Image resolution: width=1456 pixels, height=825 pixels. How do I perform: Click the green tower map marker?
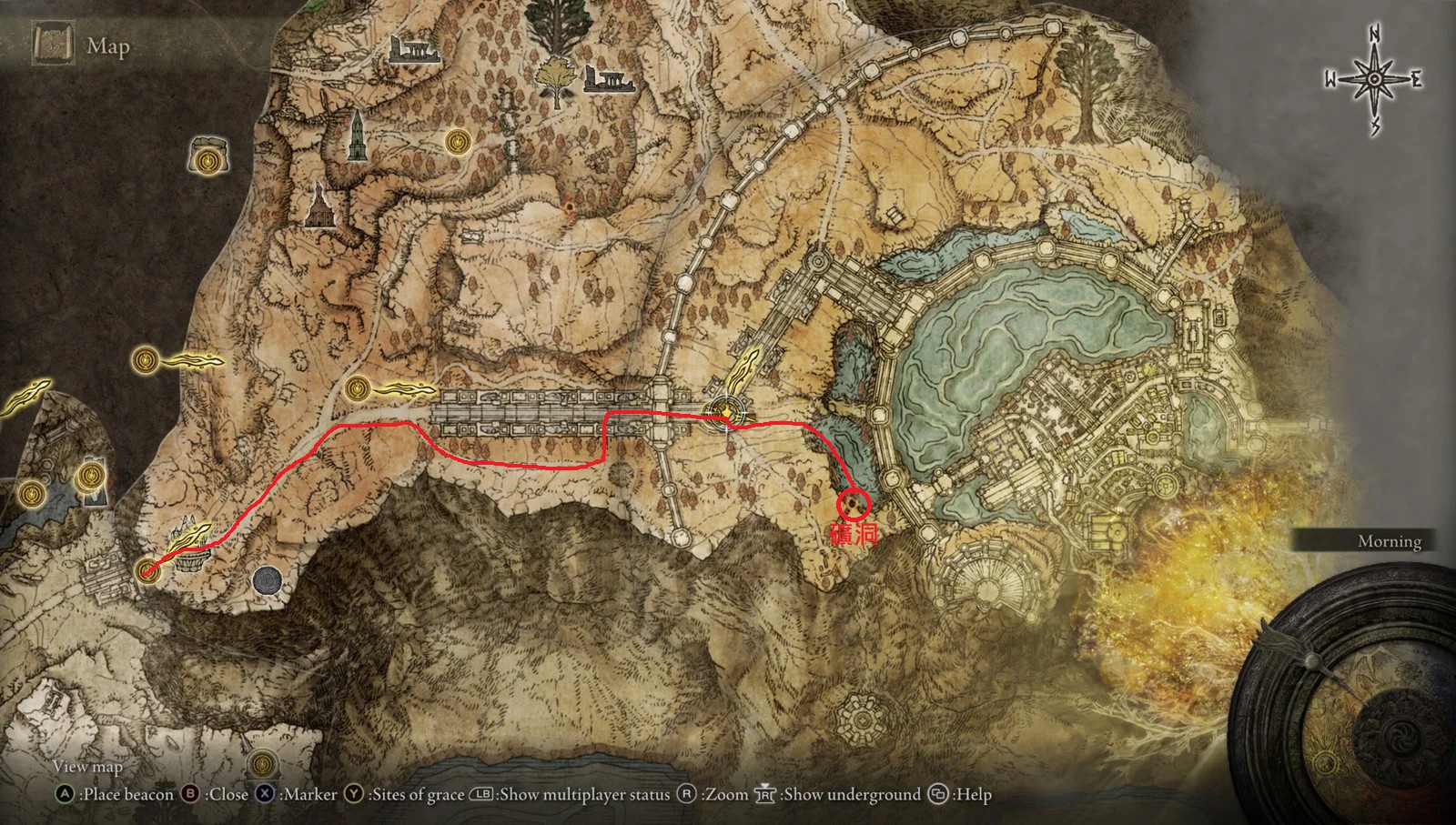tap(356, 136)
